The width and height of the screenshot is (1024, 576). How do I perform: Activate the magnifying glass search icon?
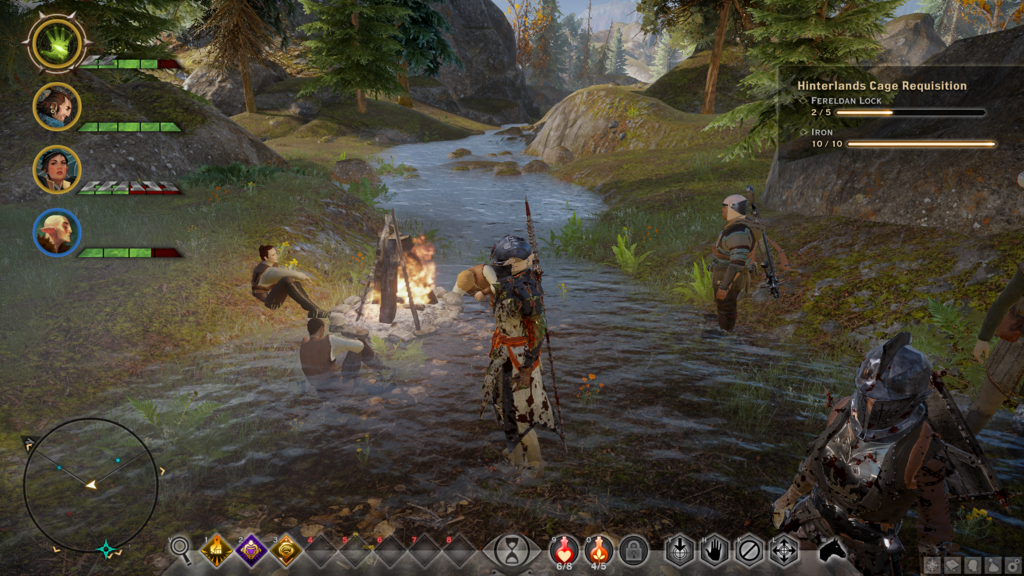[180, 548]
